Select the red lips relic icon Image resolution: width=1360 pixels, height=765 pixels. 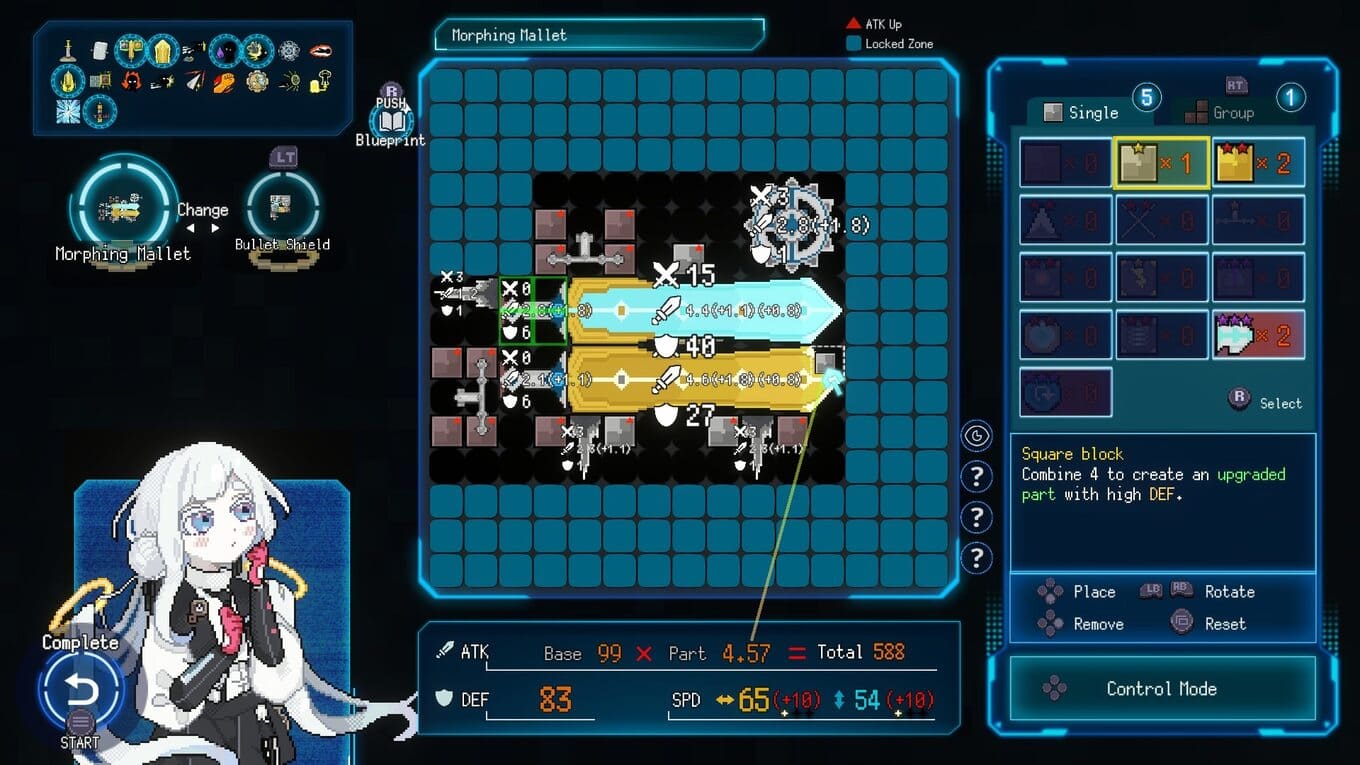(320, 49)
